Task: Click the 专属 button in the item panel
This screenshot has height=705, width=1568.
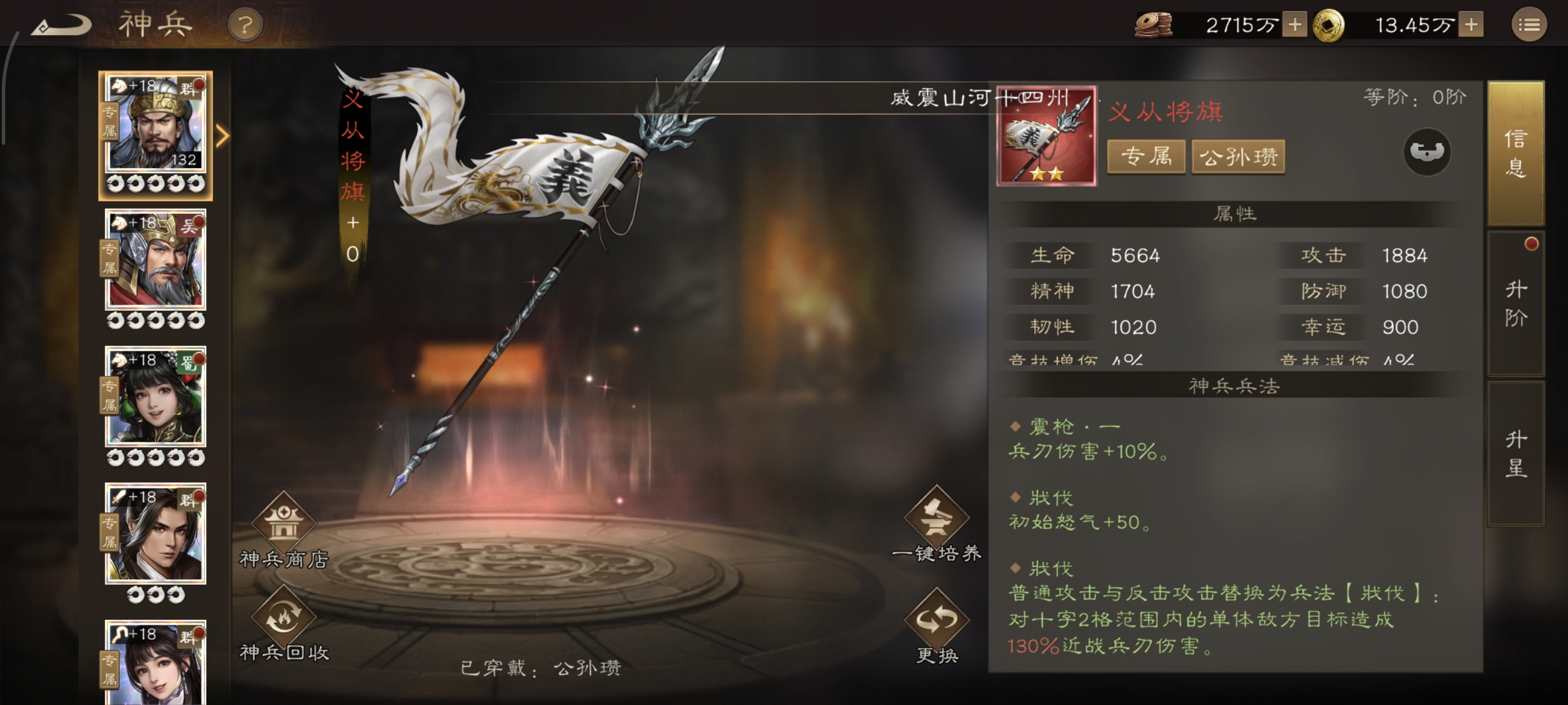Action: tap(1146, 156)
